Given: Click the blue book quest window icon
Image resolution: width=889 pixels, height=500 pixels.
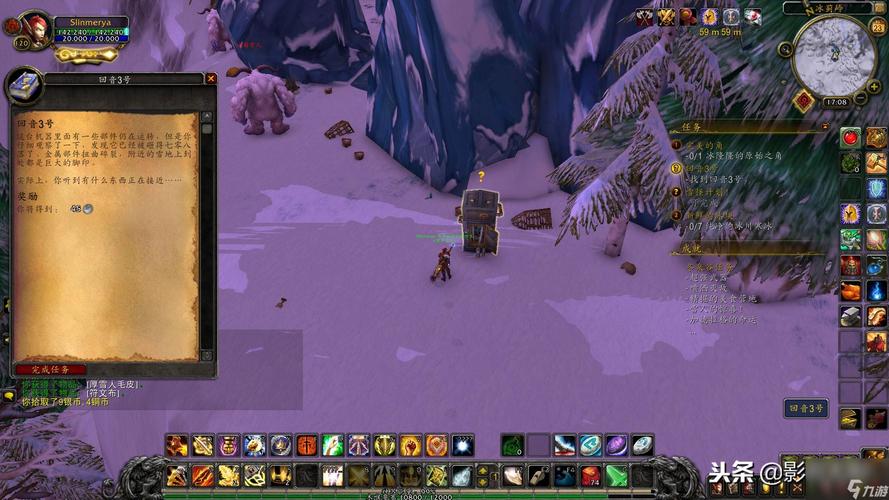Looking at the screenshot, I should pos(25,86).
